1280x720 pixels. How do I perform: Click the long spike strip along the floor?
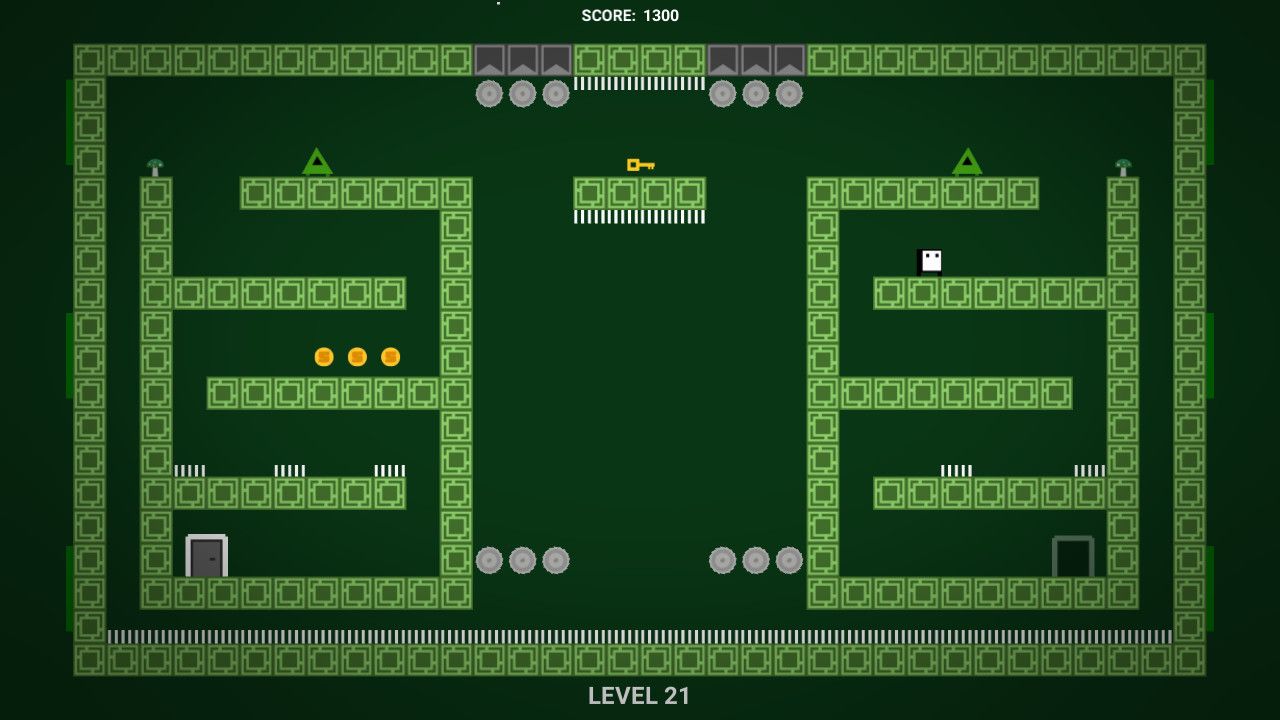pos(640,634)
